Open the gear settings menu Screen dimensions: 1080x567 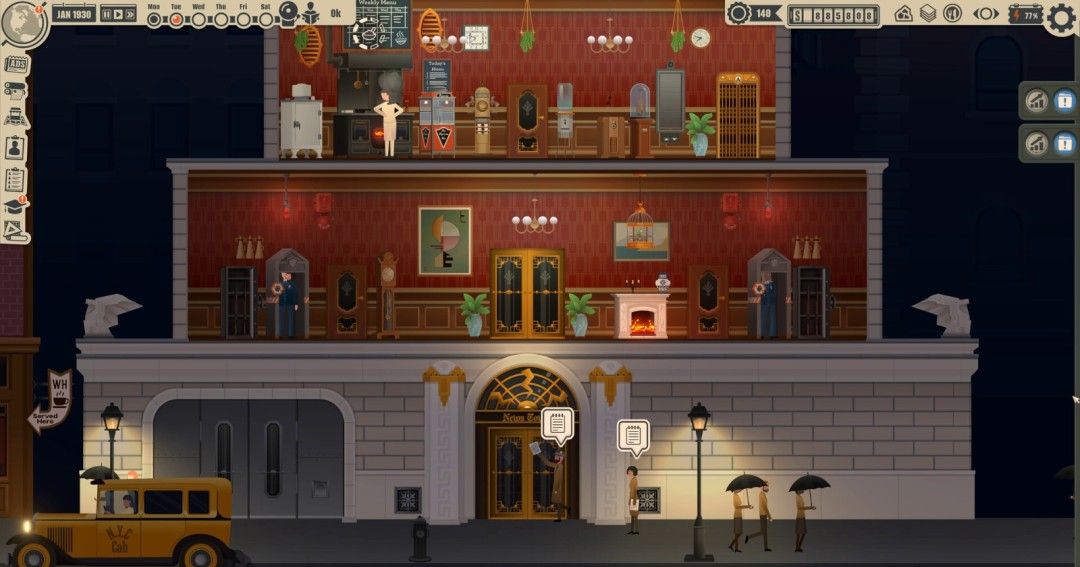point(1061,17)
